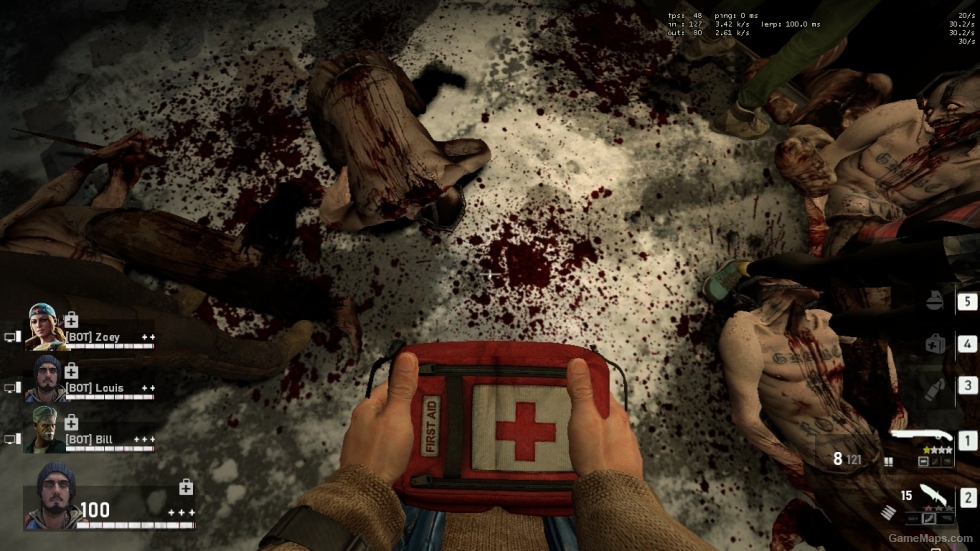980x551 pixels.
Task: Select the grenade slot 5
Action: [x=935, y=301]
